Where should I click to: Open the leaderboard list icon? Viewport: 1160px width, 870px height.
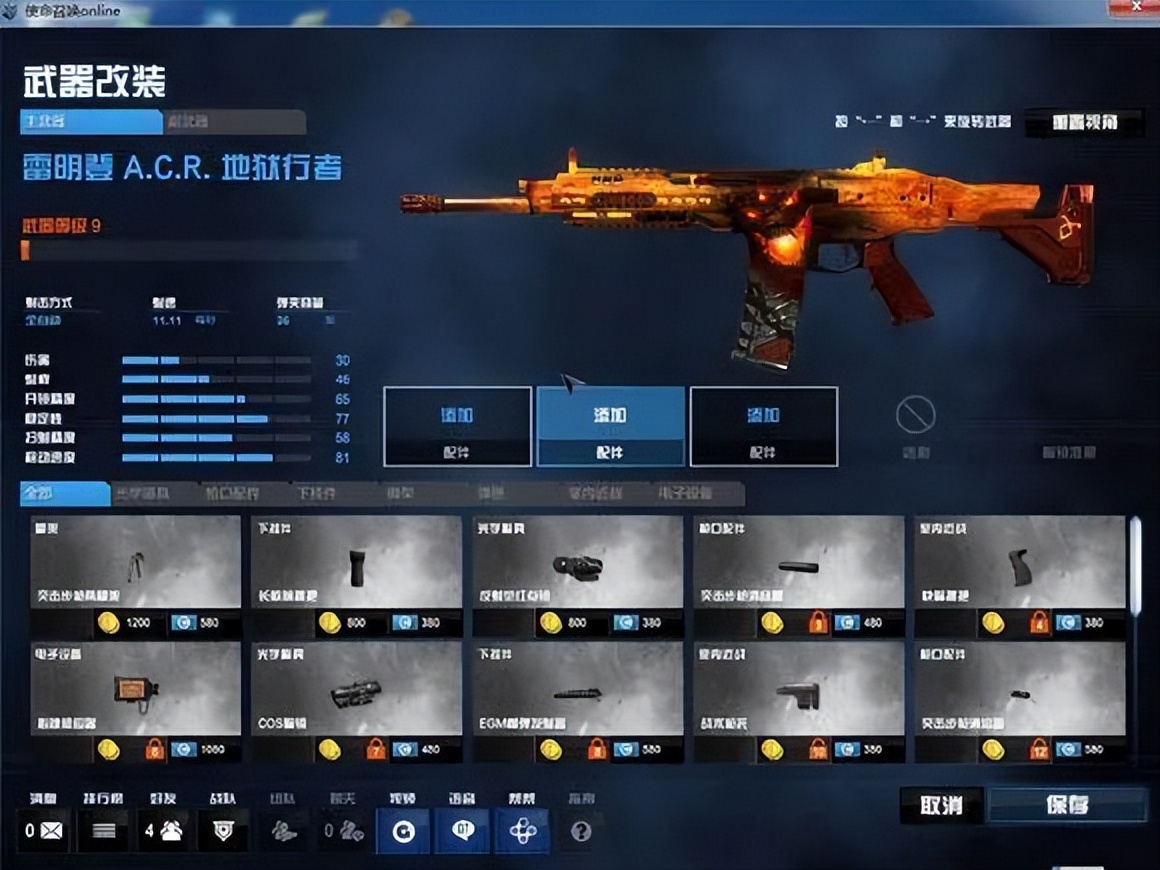[x=104, y=830]
